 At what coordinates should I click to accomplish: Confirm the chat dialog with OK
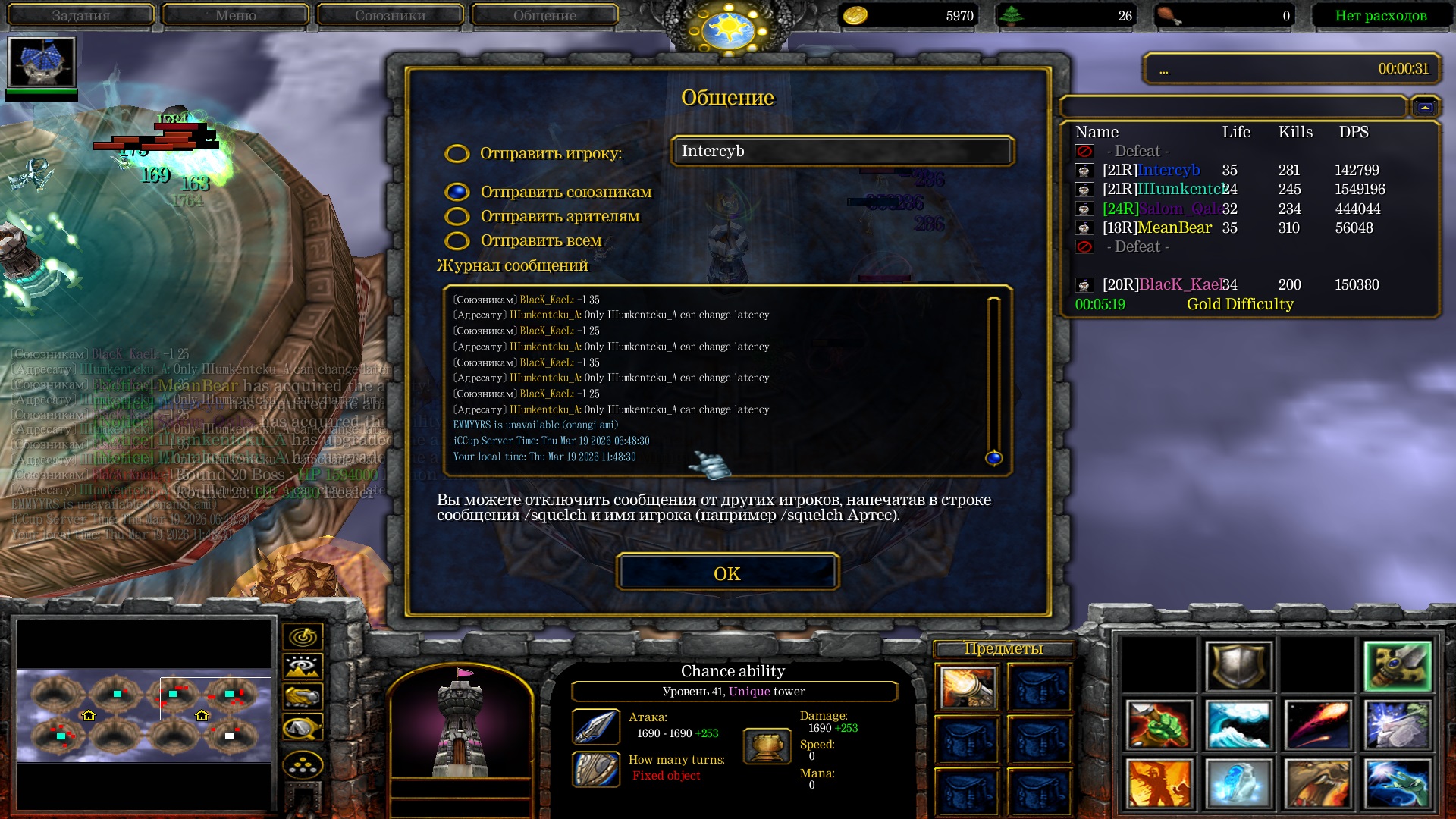click(x=727, y=573)
